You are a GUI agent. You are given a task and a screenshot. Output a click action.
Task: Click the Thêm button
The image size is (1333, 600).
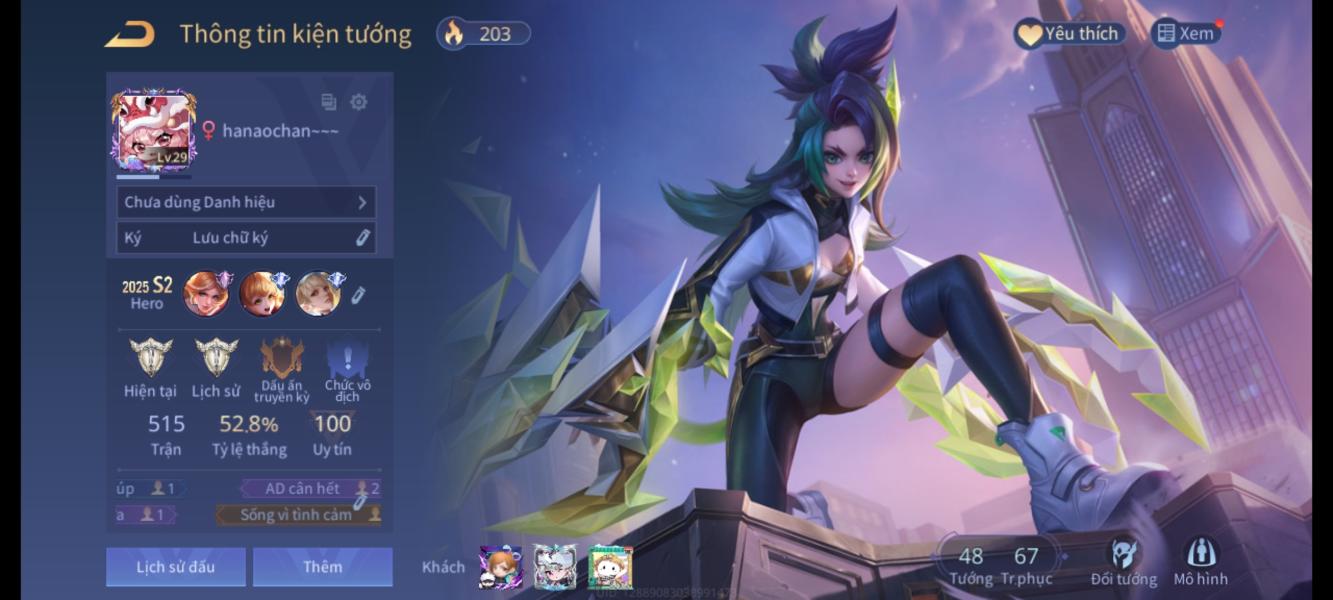(322, 567)
